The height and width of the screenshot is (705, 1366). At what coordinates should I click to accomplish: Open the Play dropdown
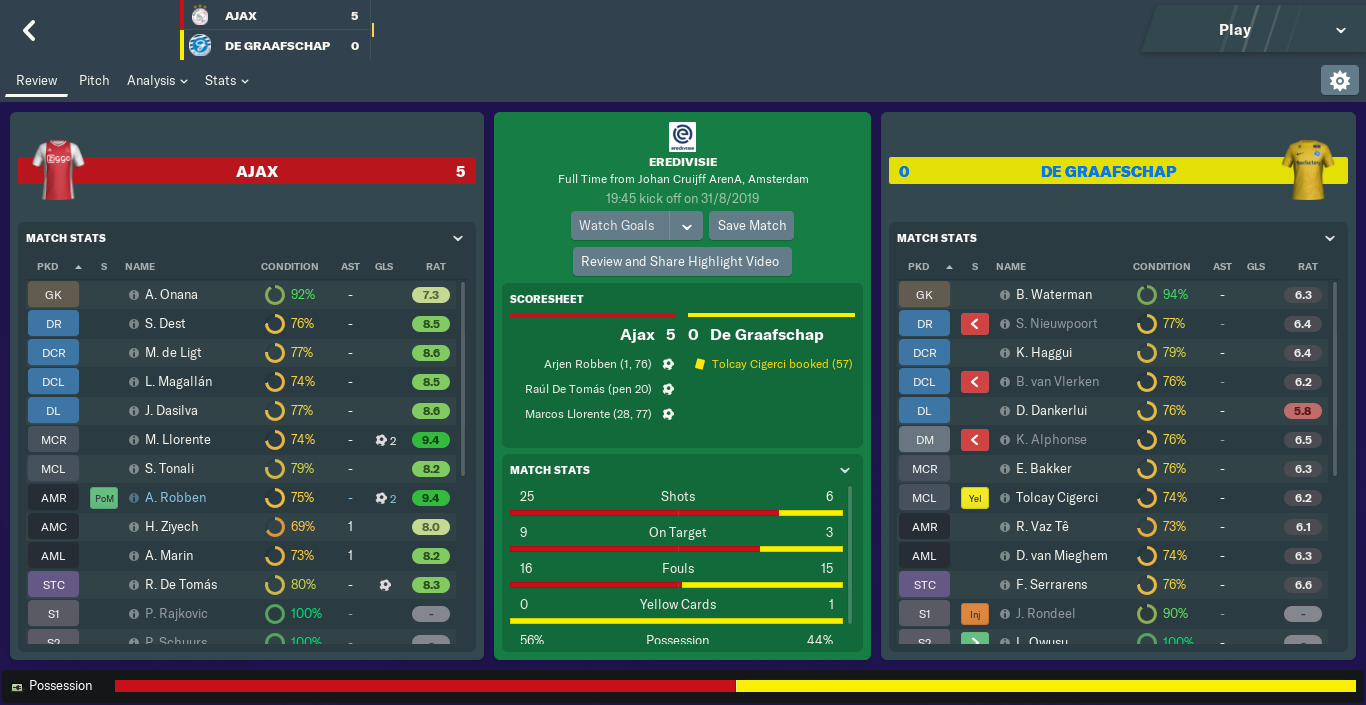(1341, 30)
